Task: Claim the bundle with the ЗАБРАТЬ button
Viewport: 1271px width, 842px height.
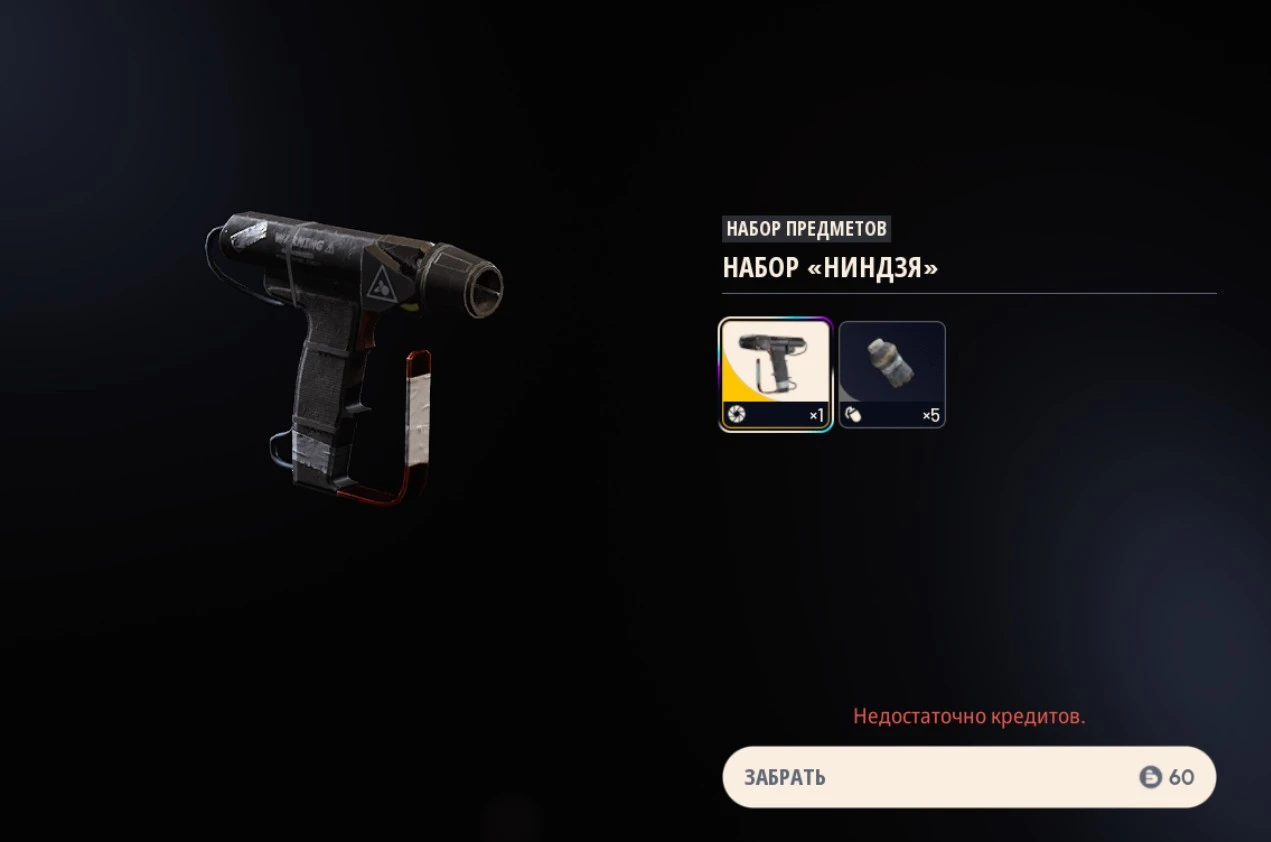Action: pyautogui.click(x=968, y=777)
